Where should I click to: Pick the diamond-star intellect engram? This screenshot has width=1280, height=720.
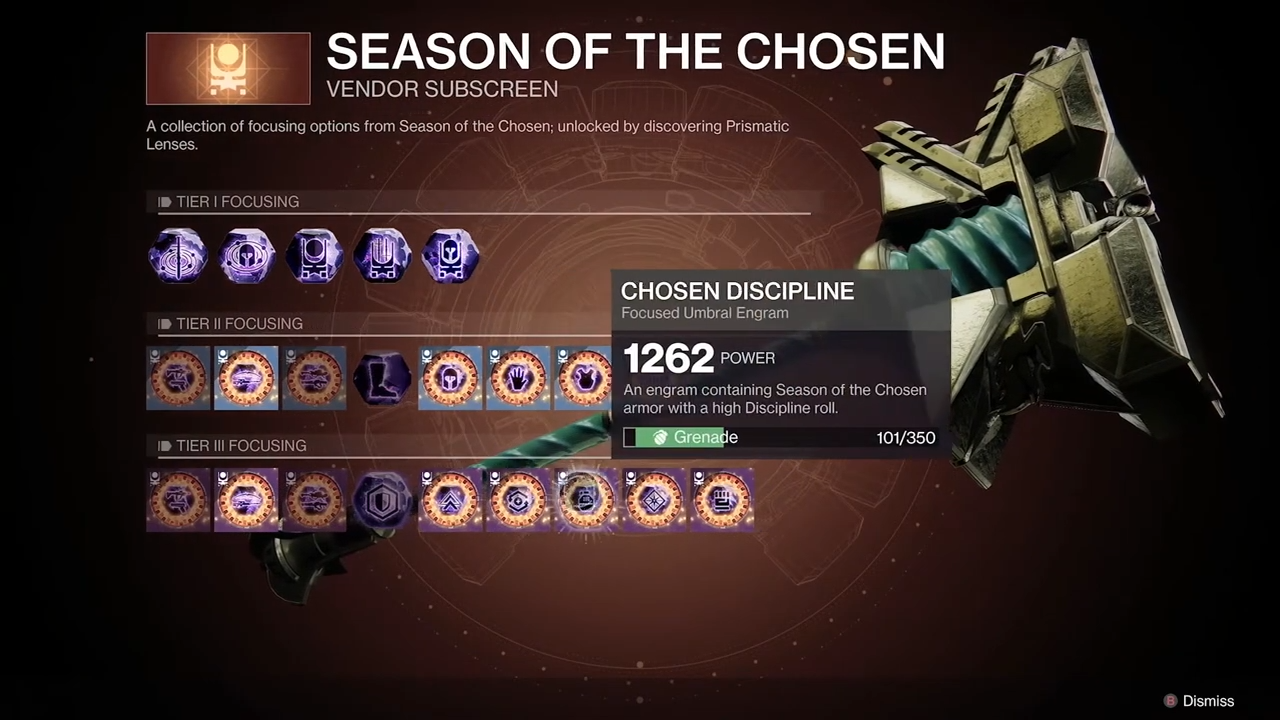click(x=654, y=500)
